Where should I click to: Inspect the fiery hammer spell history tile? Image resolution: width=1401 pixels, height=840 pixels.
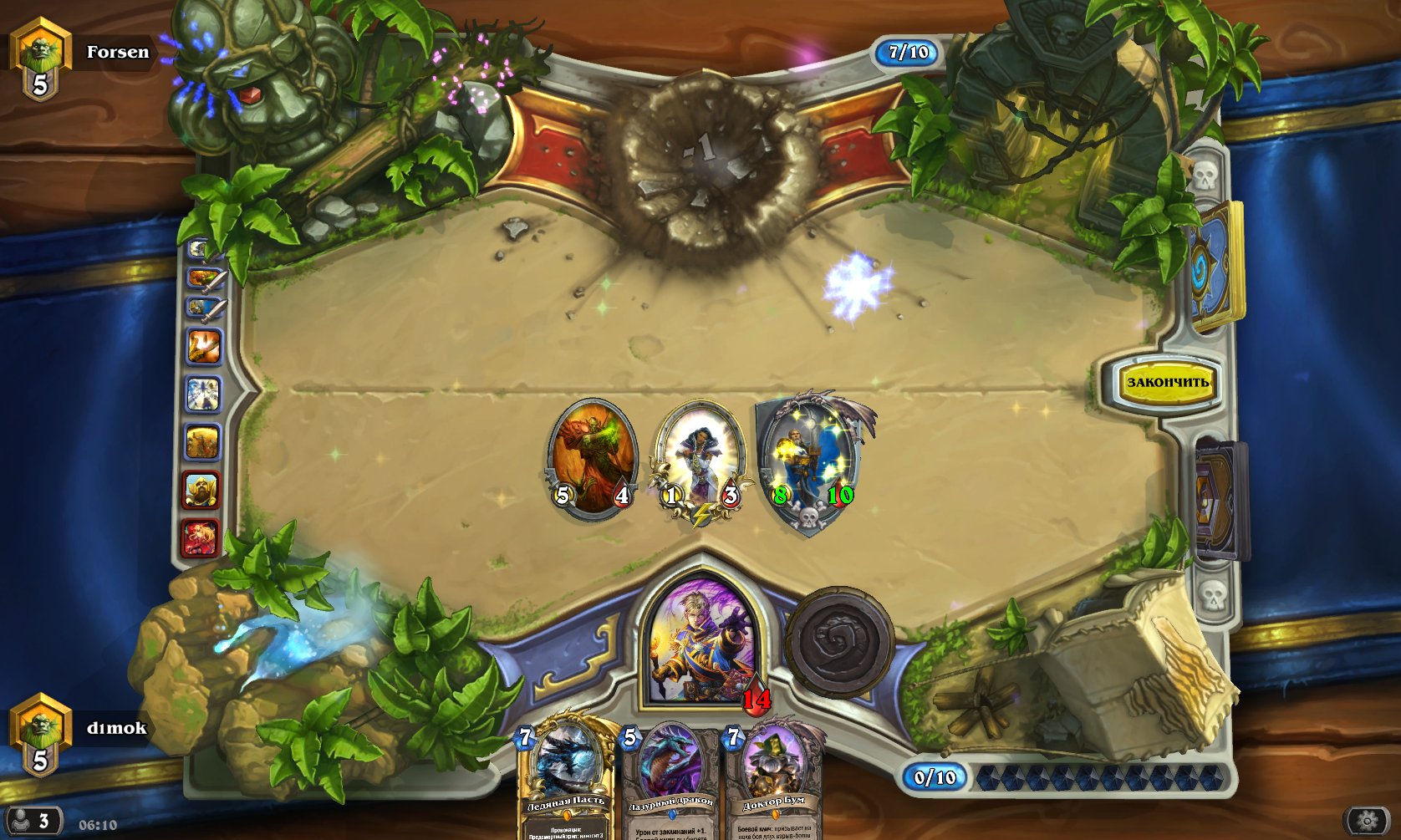203,346
